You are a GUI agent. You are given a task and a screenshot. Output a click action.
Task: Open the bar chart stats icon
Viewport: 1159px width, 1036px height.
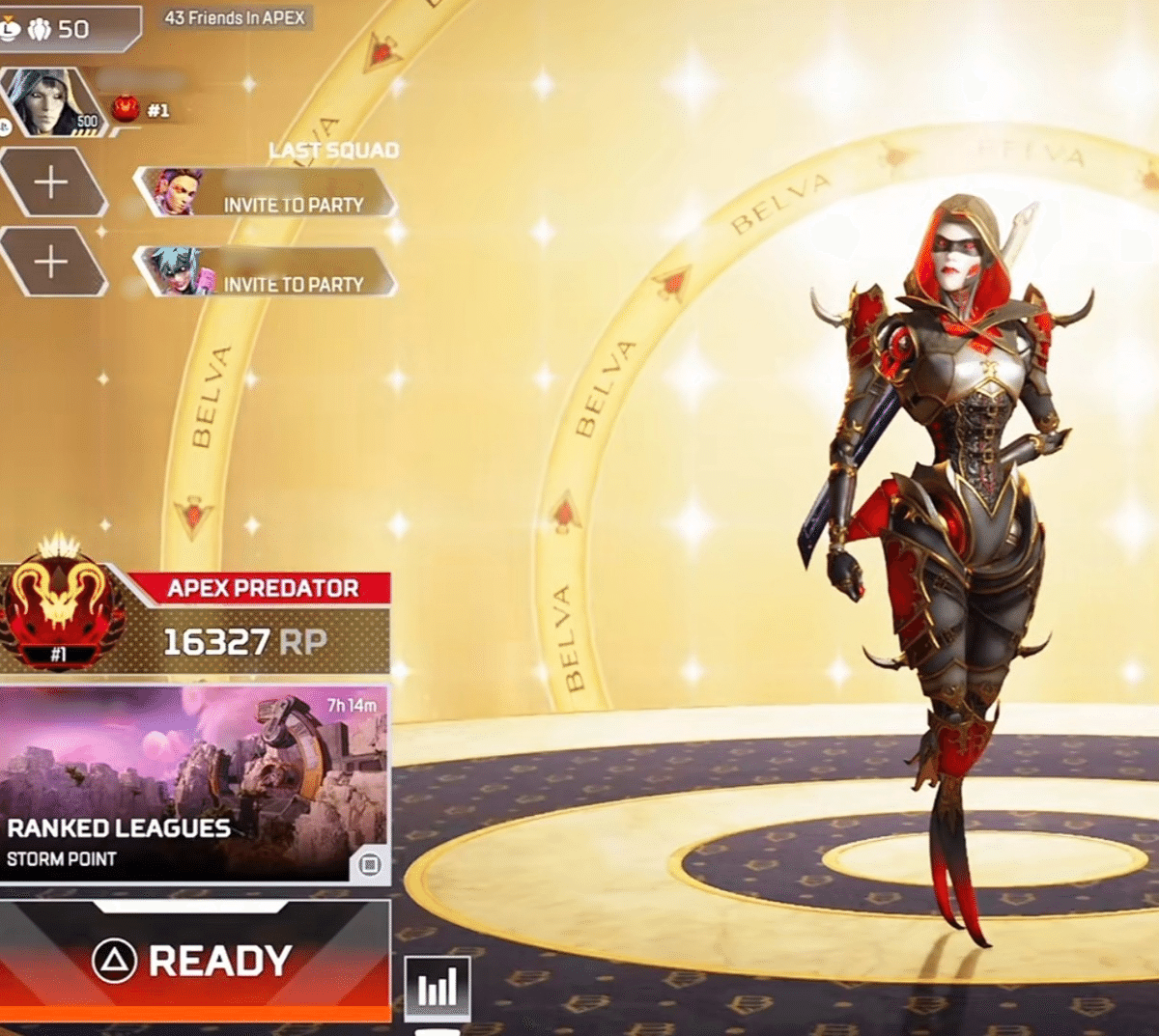coord(437,988)
